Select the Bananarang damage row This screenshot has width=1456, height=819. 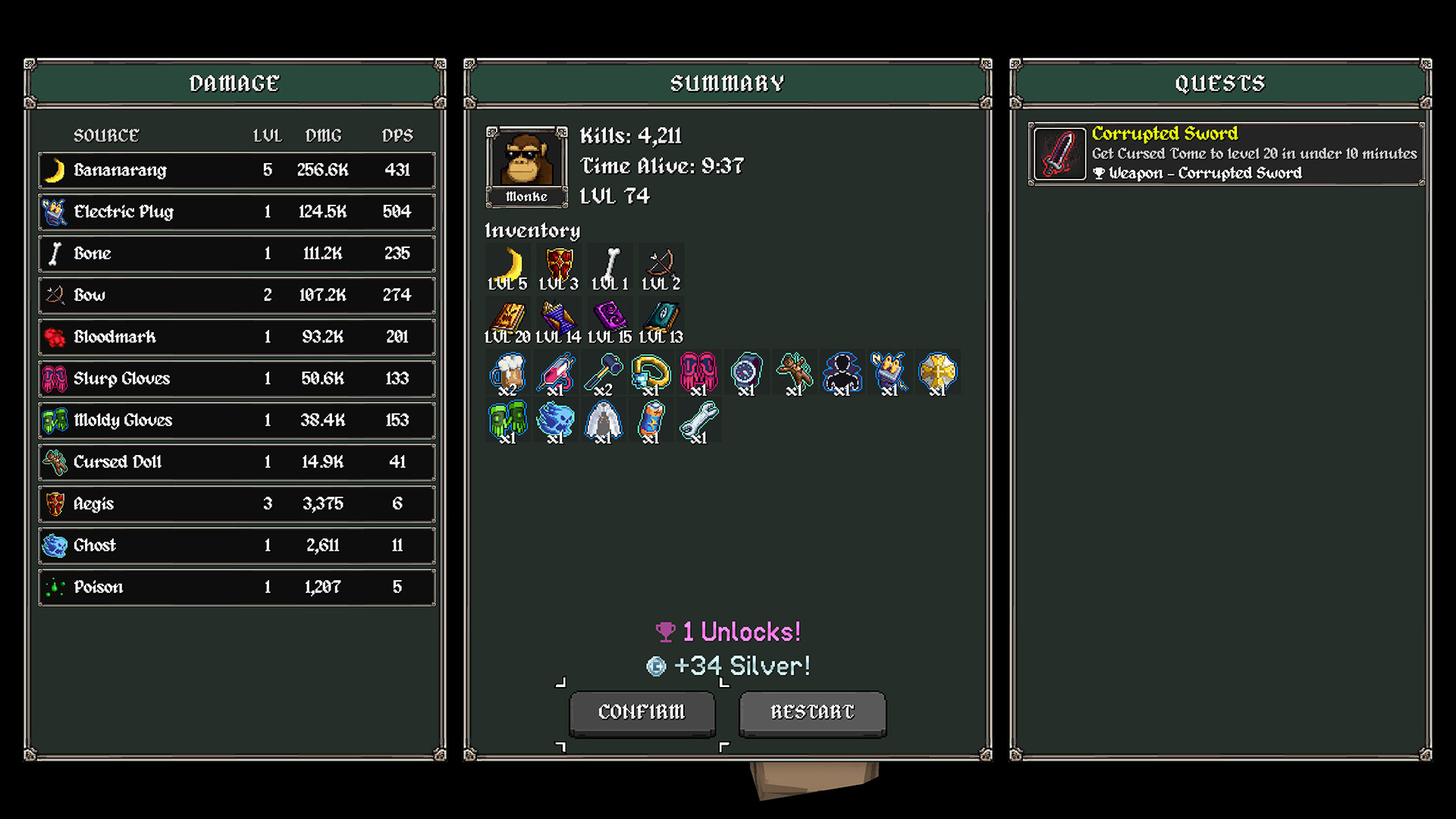(x=237, y=170)
